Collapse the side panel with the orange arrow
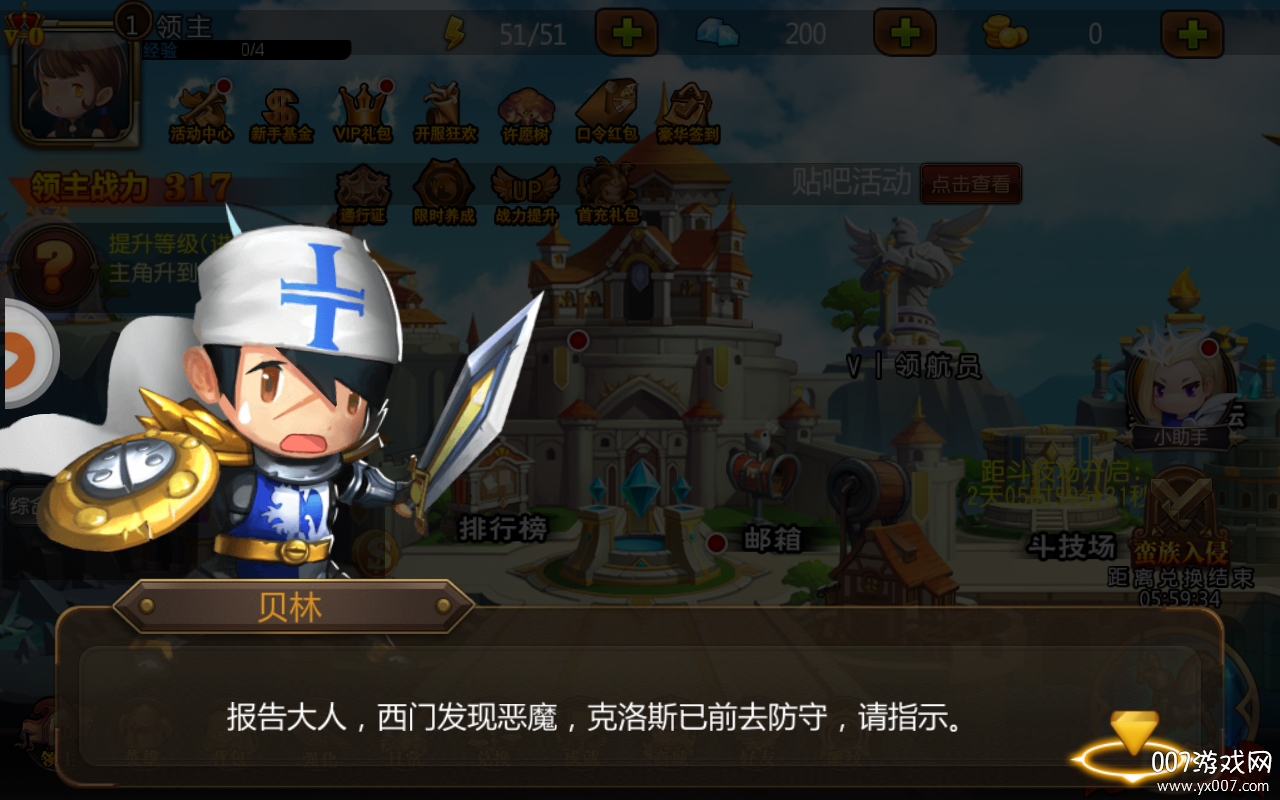The width and height of the screenshot is (1280, 800). pos(18,355)
